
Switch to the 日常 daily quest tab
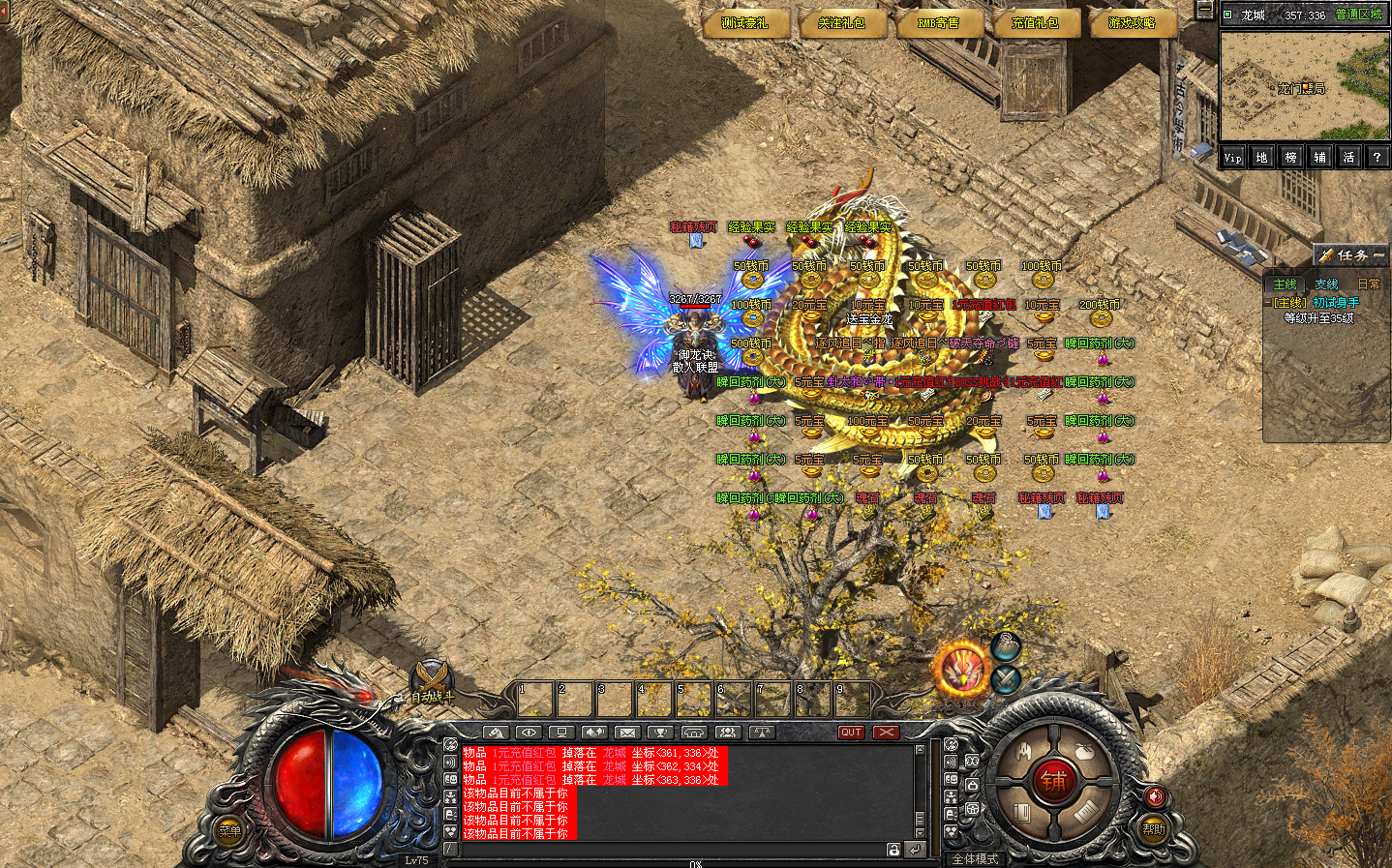pos(1369,284)
